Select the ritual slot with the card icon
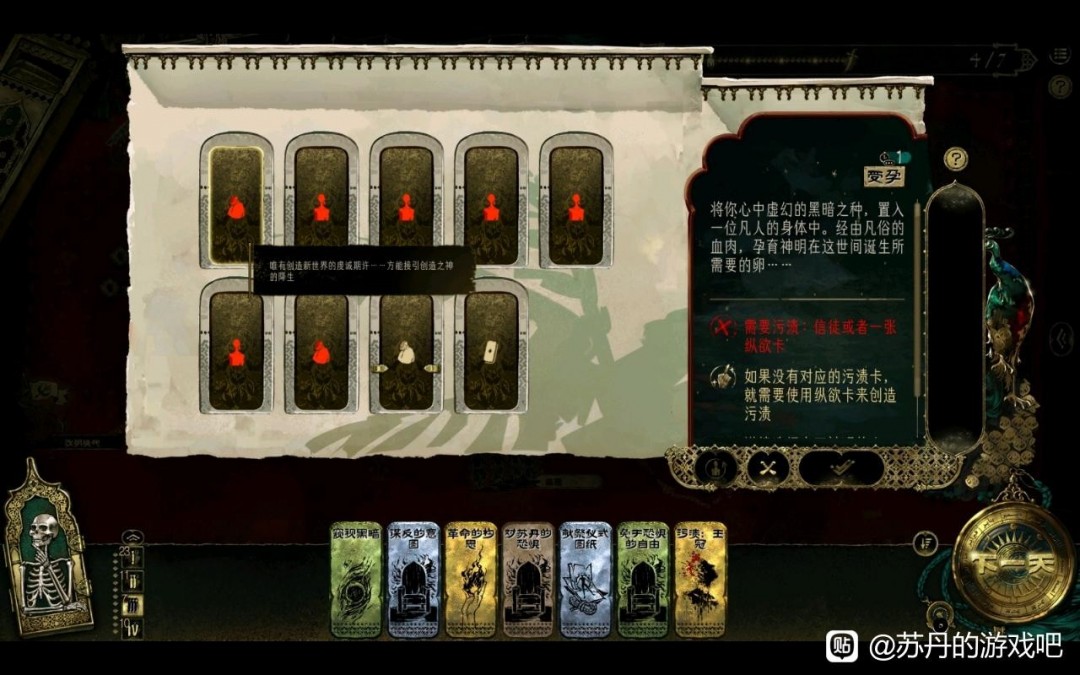 coord(491,349)
